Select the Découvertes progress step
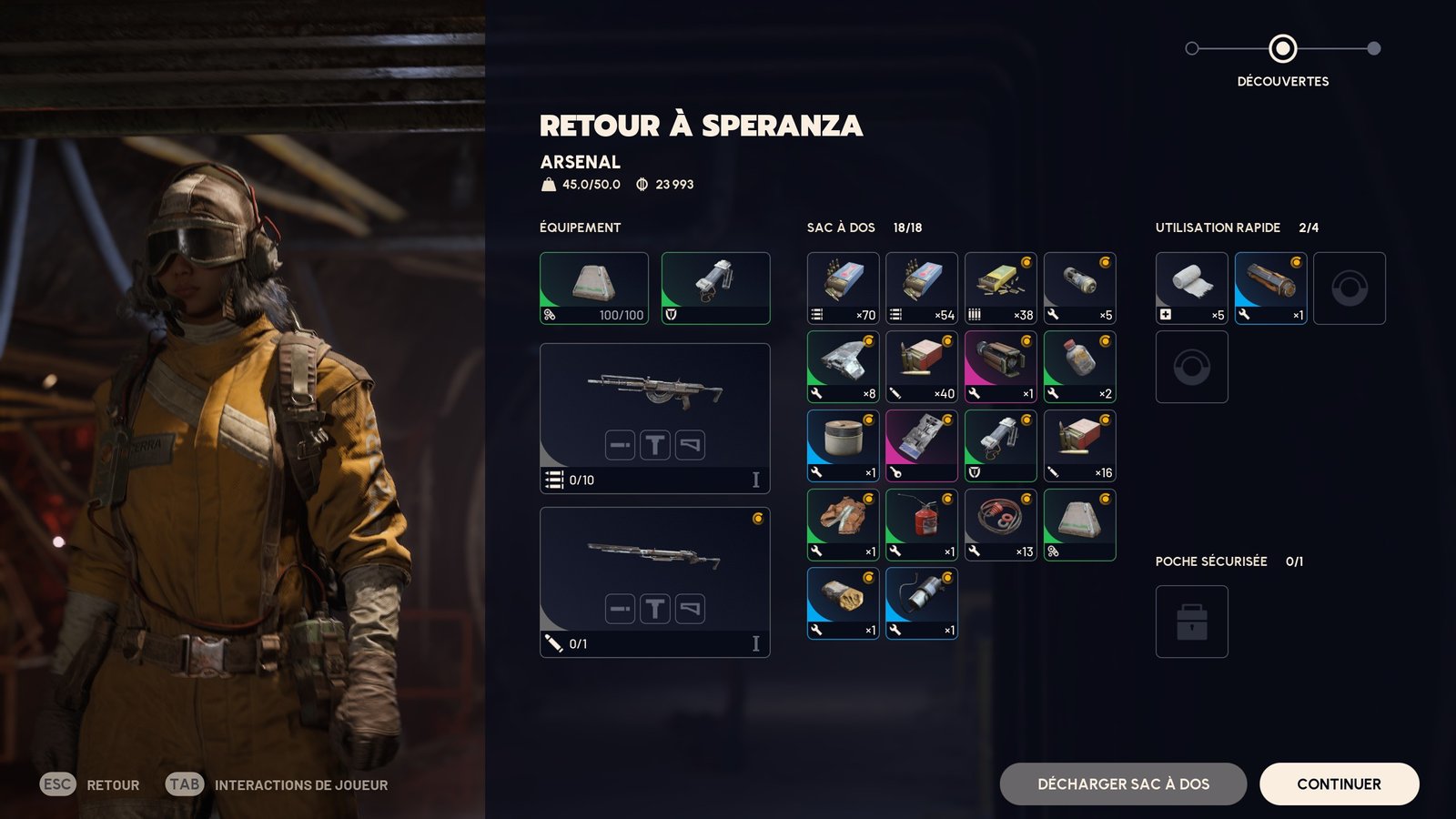1456x819 pixels. 1282,48
